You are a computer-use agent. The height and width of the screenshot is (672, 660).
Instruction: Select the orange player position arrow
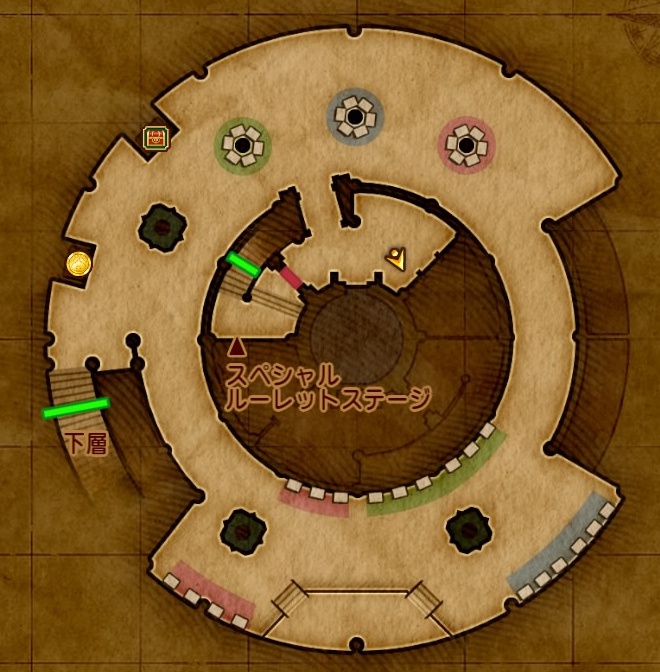tap(397, 259)
